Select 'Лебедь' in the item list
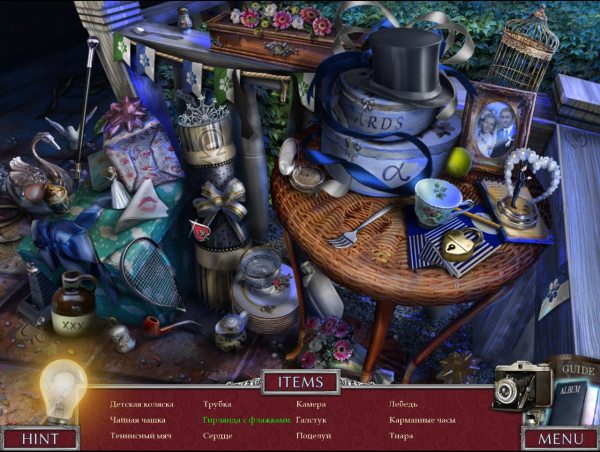 (403, 404)
